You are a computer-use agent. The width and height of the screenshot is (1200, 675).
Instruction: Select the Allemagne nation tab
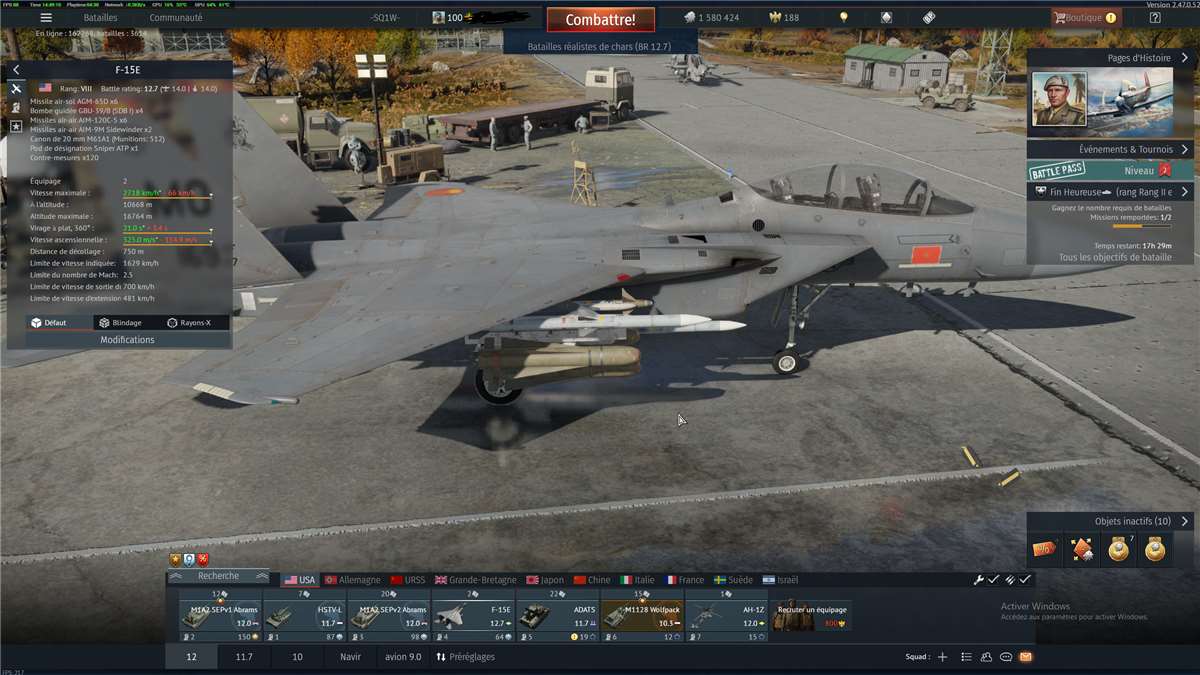[x=353, y=580]
